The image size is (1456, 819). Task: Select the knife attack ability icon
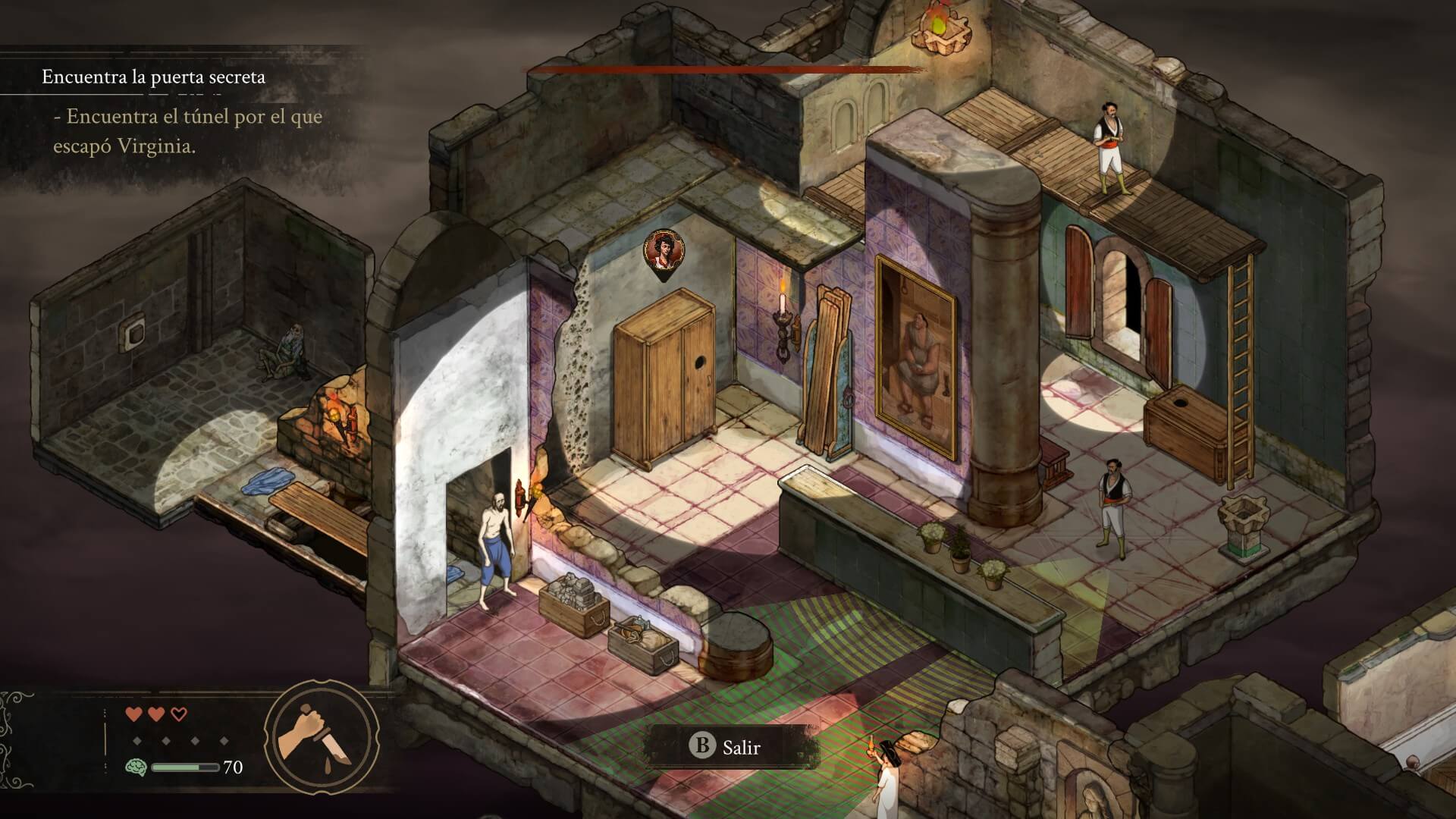321,736
